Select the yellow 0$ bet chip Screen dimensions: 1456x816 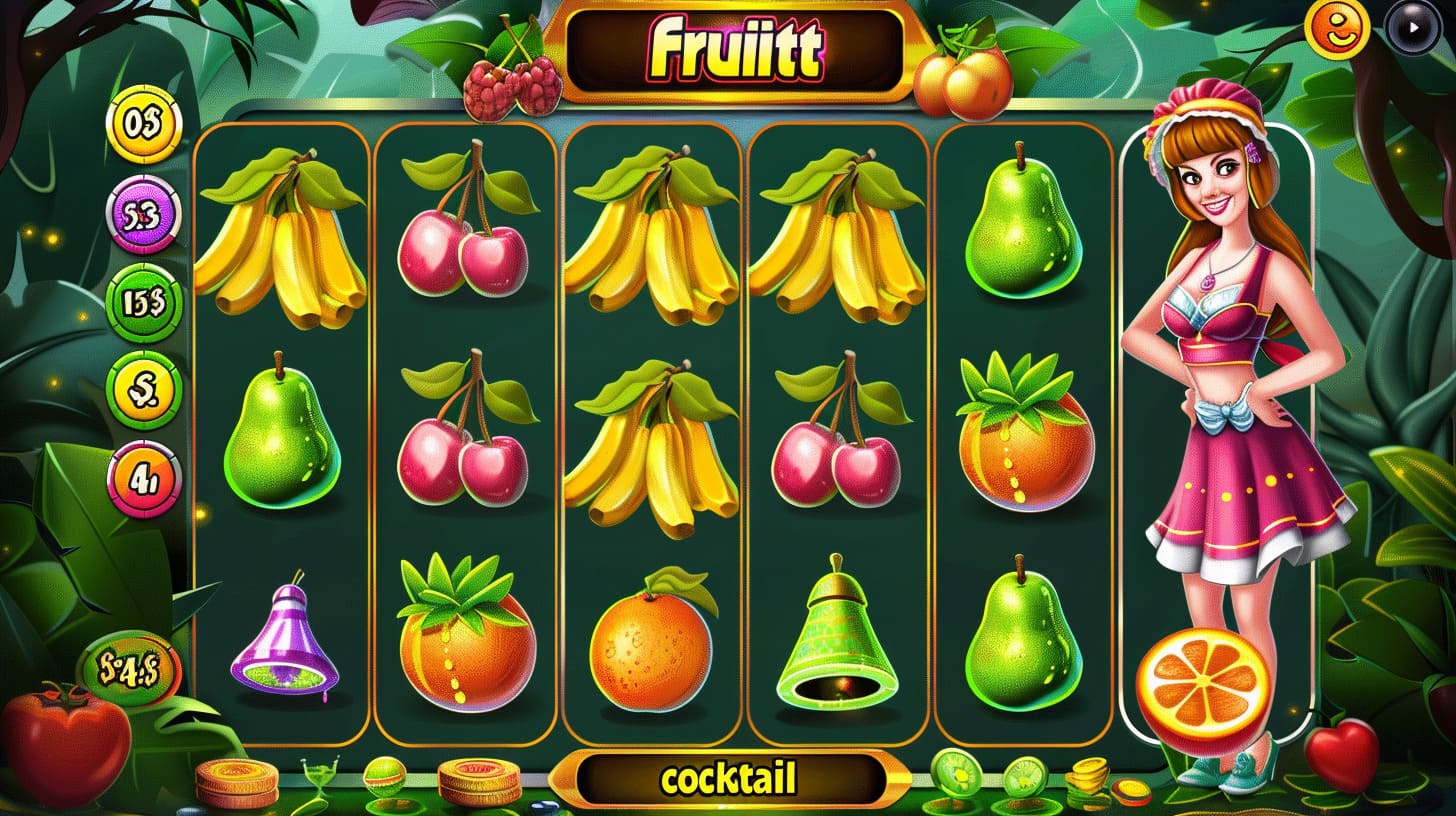click(x=143, y=123)
